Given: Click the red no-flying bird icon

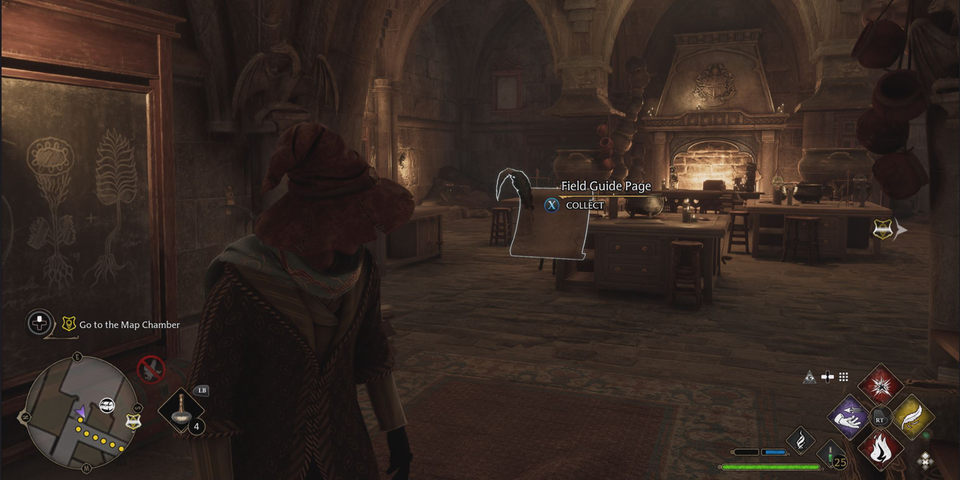Looking at the screenshot, I should (x=151, y=369).
